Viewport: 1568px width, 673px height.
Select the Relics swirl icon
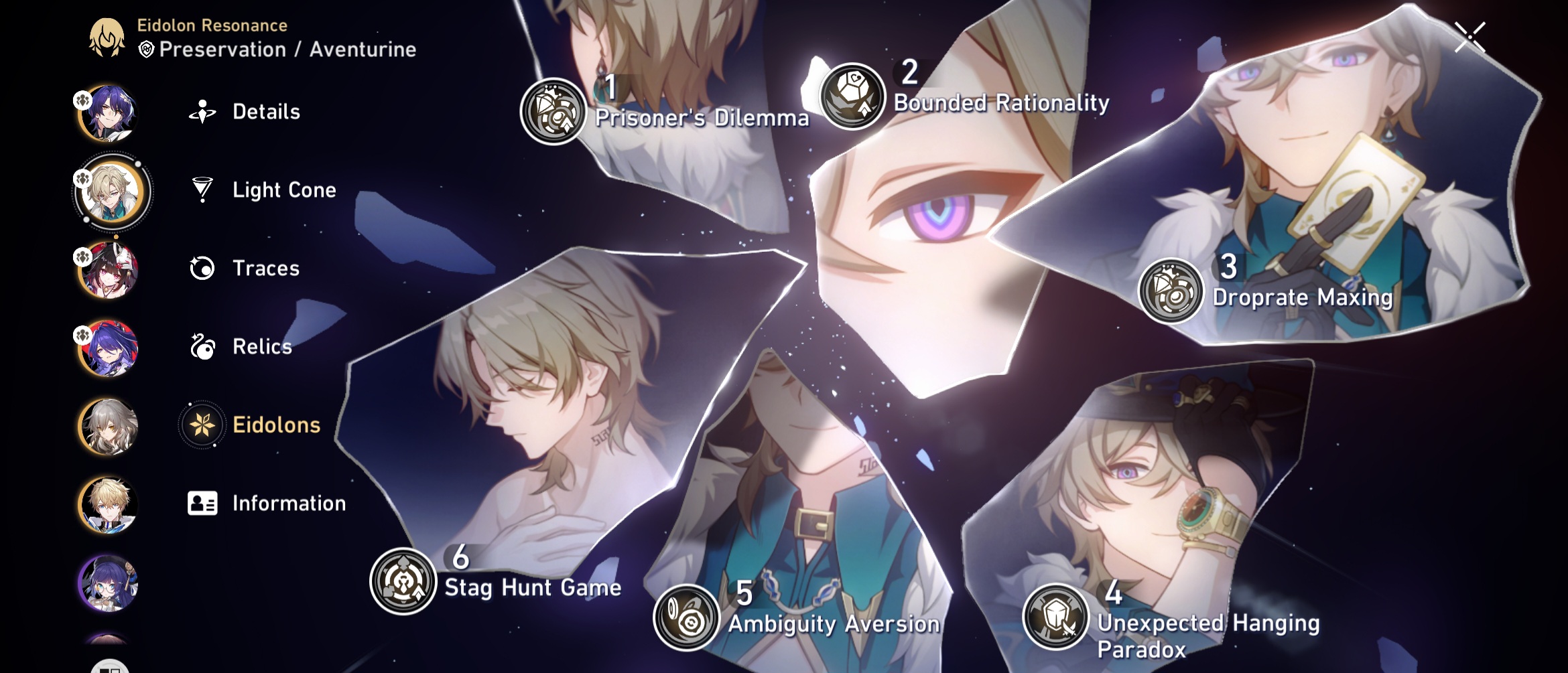(201, 347)
